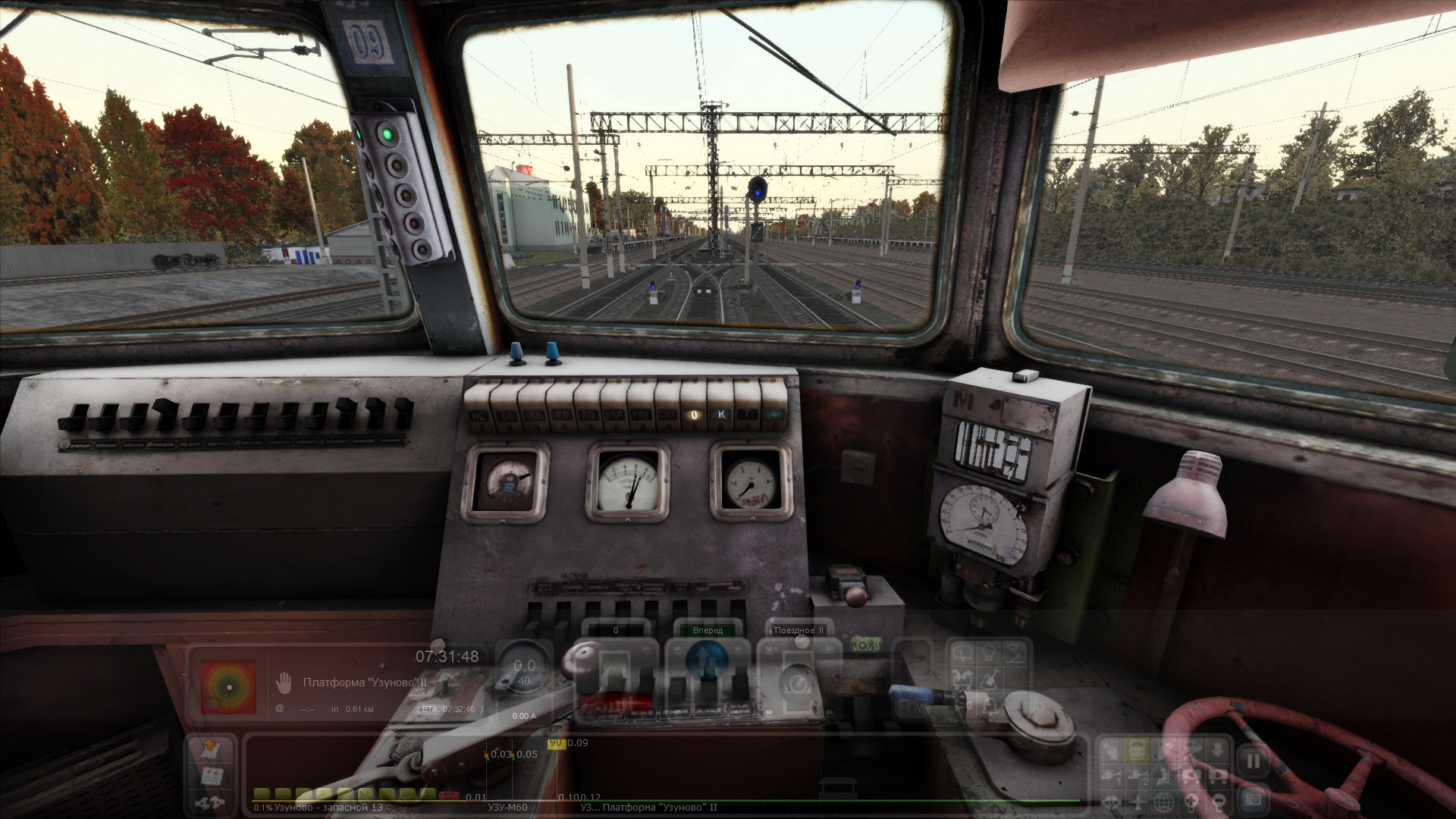Click the down arrow camera grid icon

pos(1216,751)
